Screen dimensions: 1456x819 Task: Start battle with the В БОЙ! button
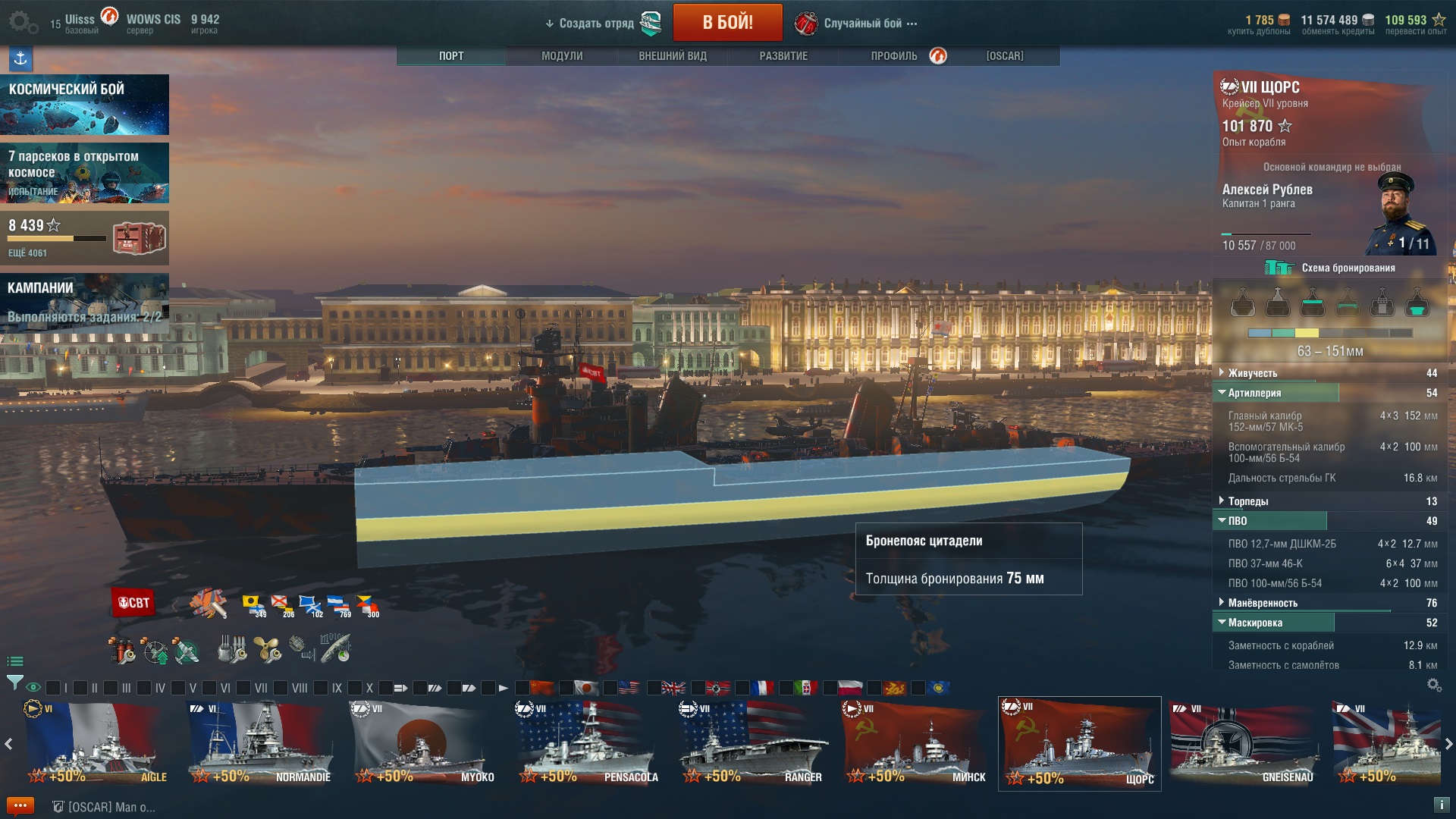click(727, 23)
